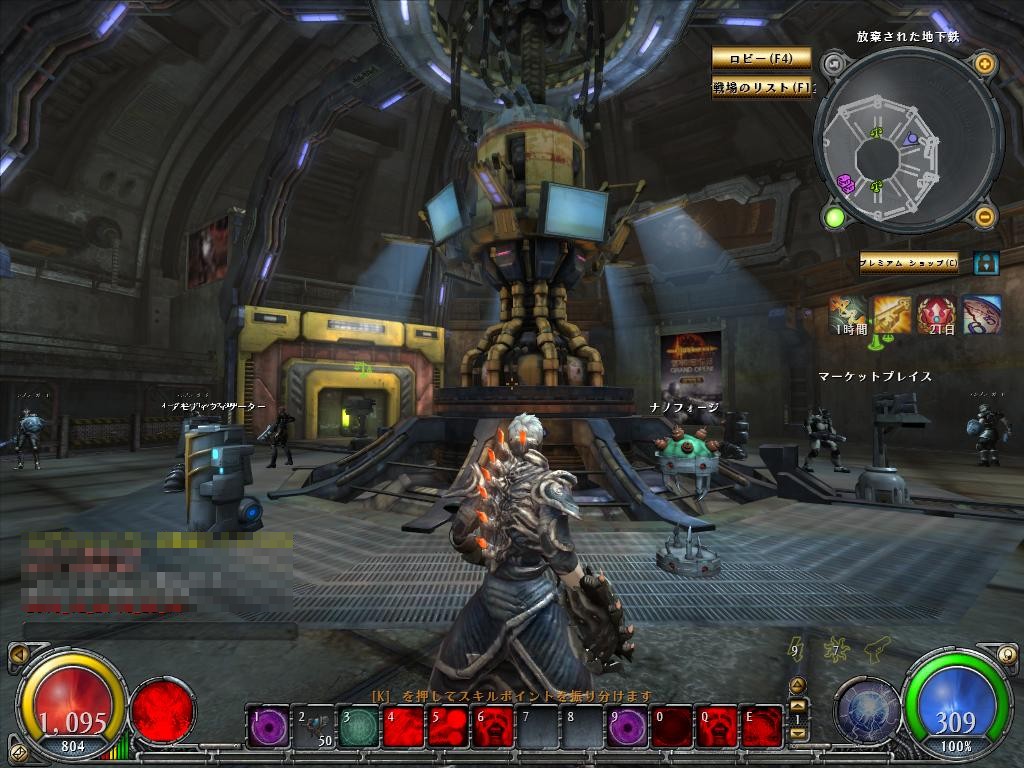This screenshot has height=768, width=1024.
Task: Switch hotbar page with the up arrow
Action: [797, 686]
